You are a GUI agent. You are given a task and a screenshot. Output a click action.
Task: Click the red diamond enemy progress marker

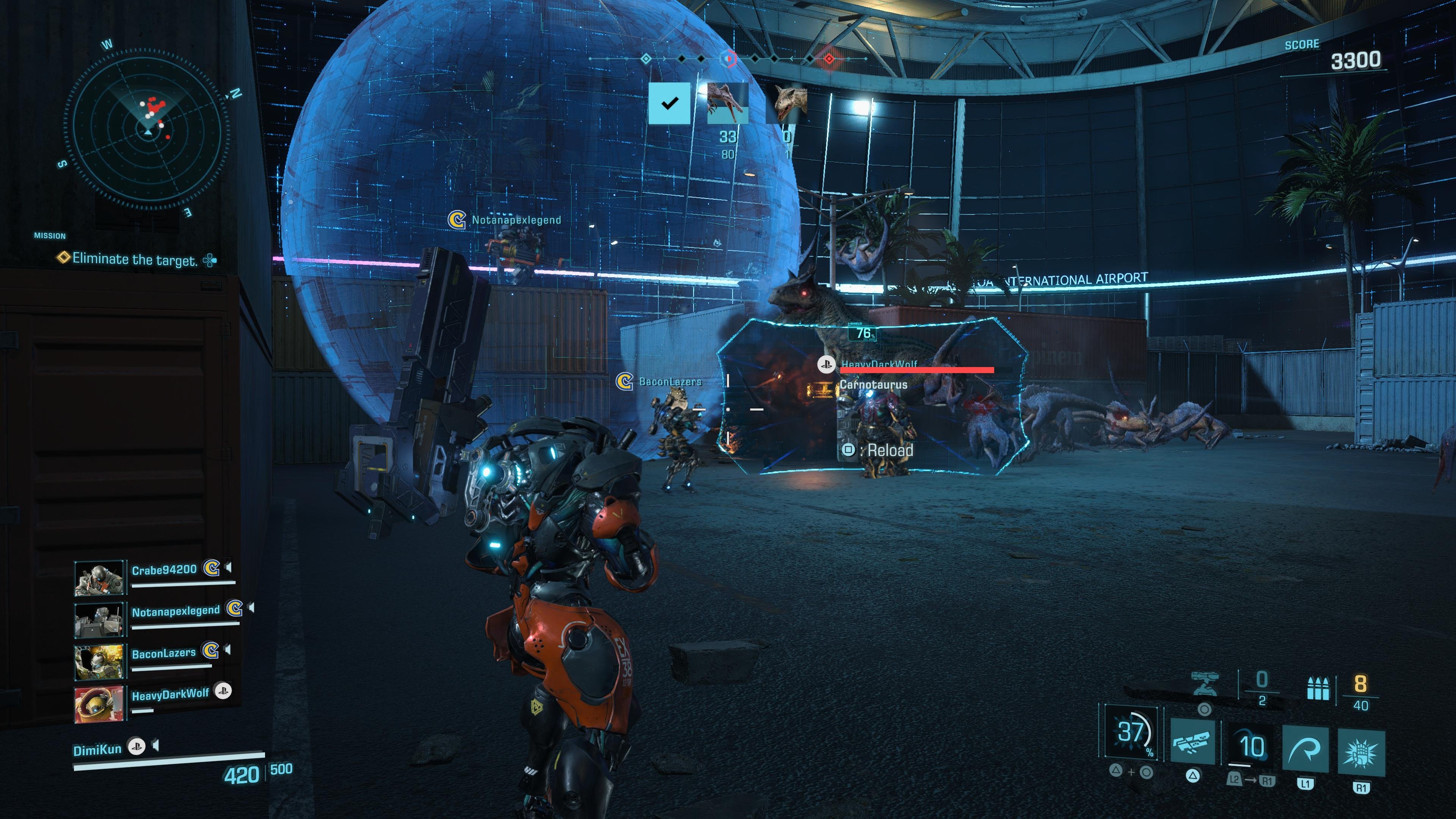coord(829,58)
